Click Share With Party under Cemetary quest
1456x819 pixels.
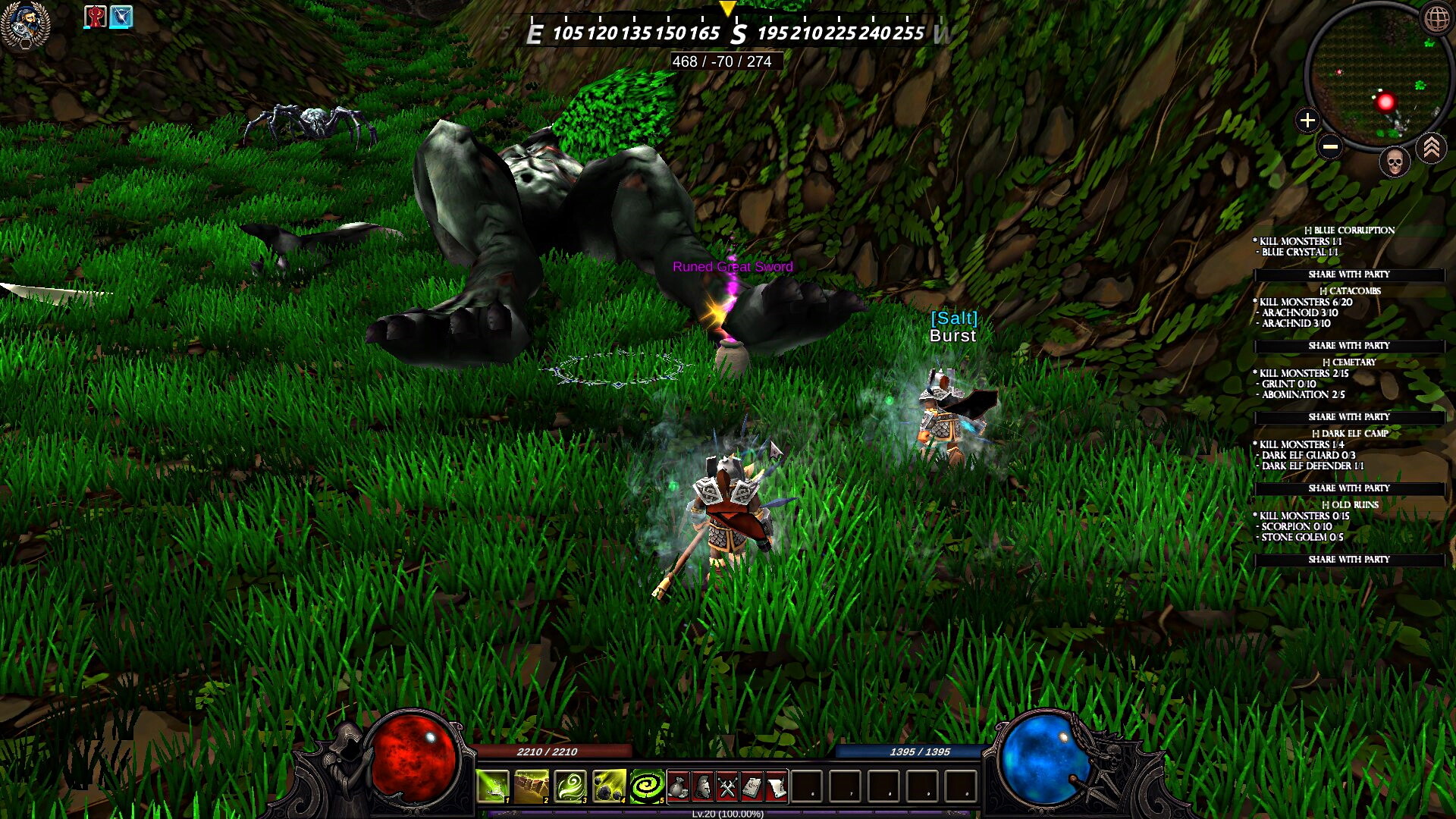(1348, 416)
